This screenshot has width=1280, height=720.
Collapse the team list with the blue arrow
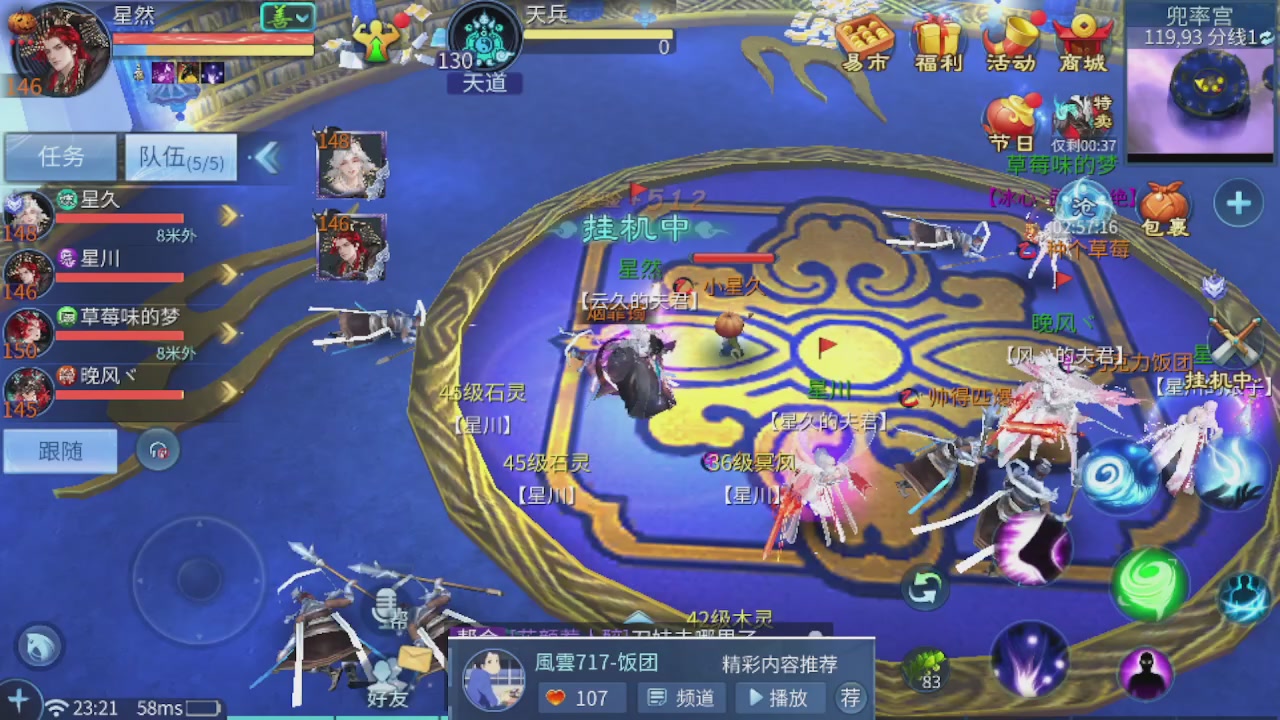(x=268, y=158)
